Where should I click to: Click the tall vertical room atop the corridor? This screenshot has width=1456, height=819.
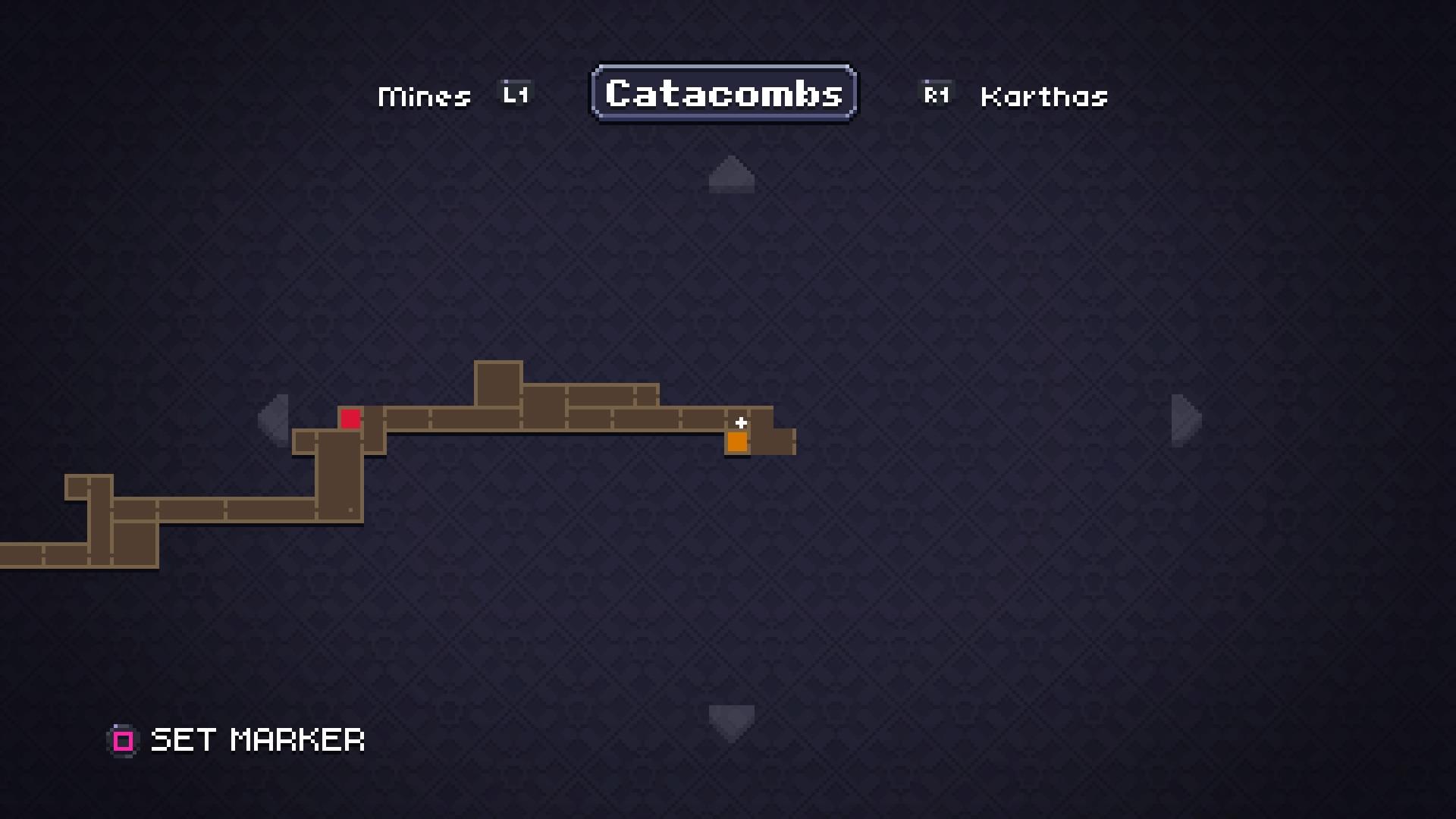click(497, 381)
